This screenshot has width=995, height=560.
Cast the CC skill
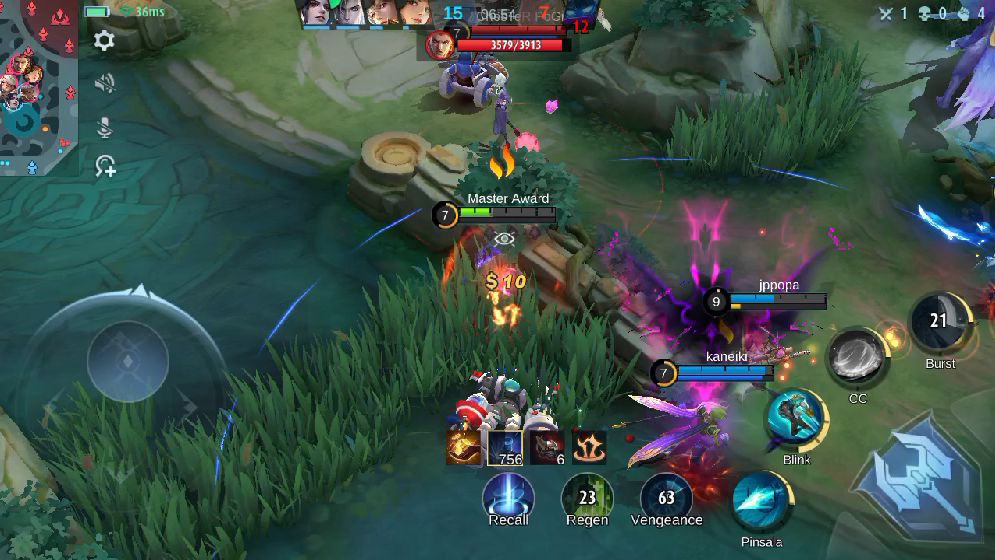tap(857, 357)
